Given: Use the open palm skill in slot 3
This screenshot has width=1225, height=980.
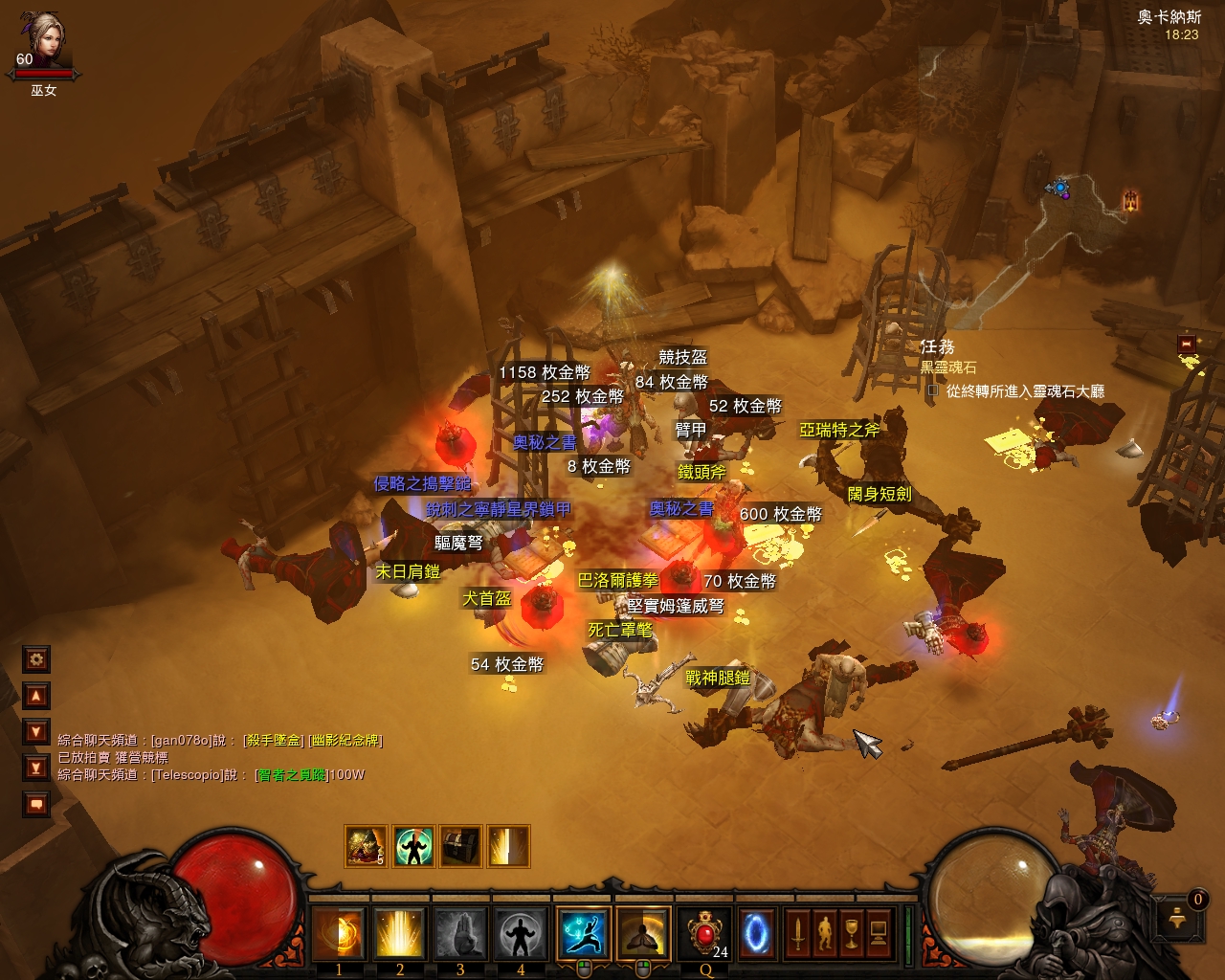Looking at the screenshot, I should [460, 932].
